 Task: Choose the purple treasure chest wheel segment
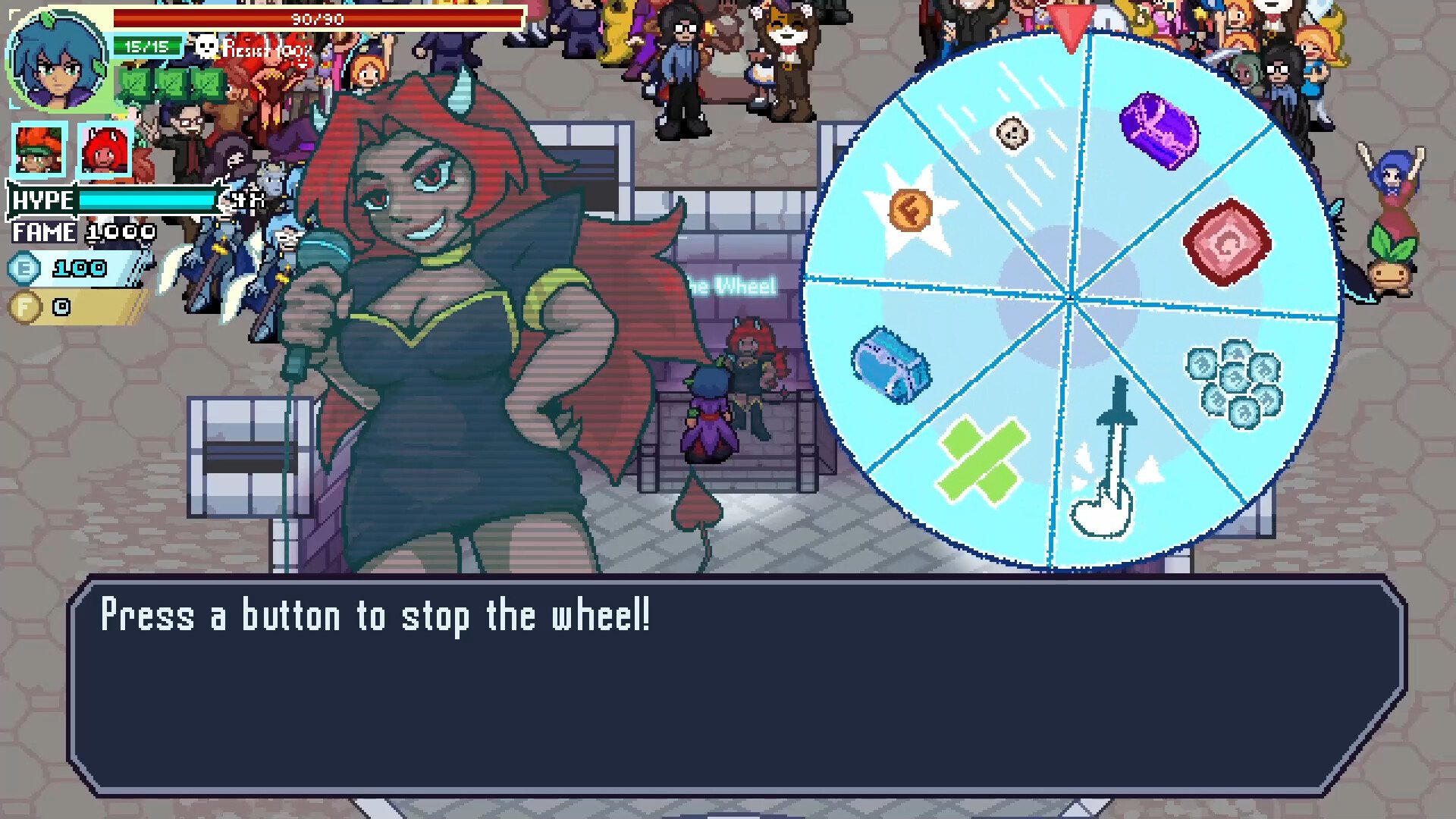(x=1159, y=130)
